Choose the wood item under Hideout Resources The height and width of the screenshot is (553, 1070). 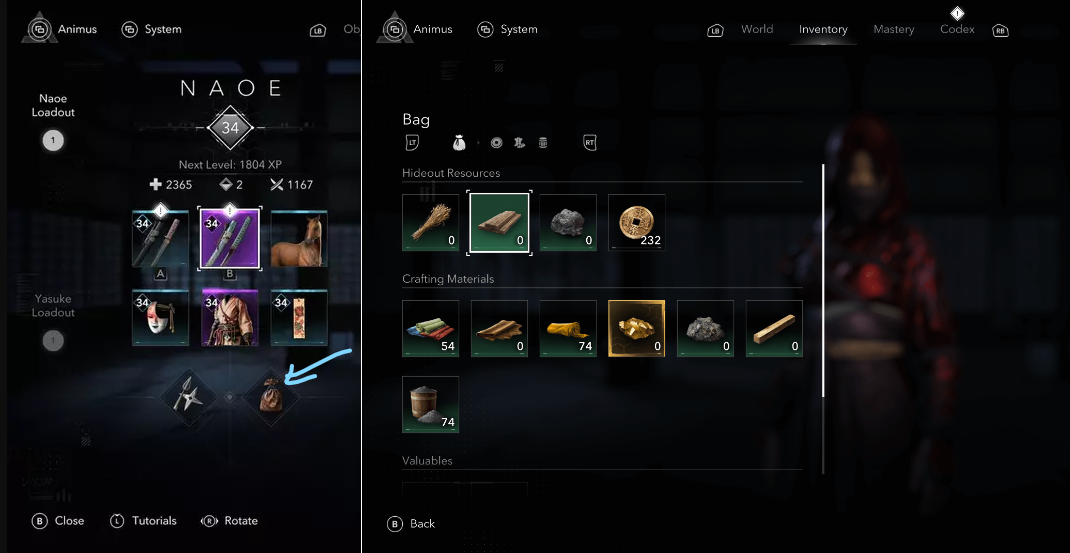click(499, 222)
